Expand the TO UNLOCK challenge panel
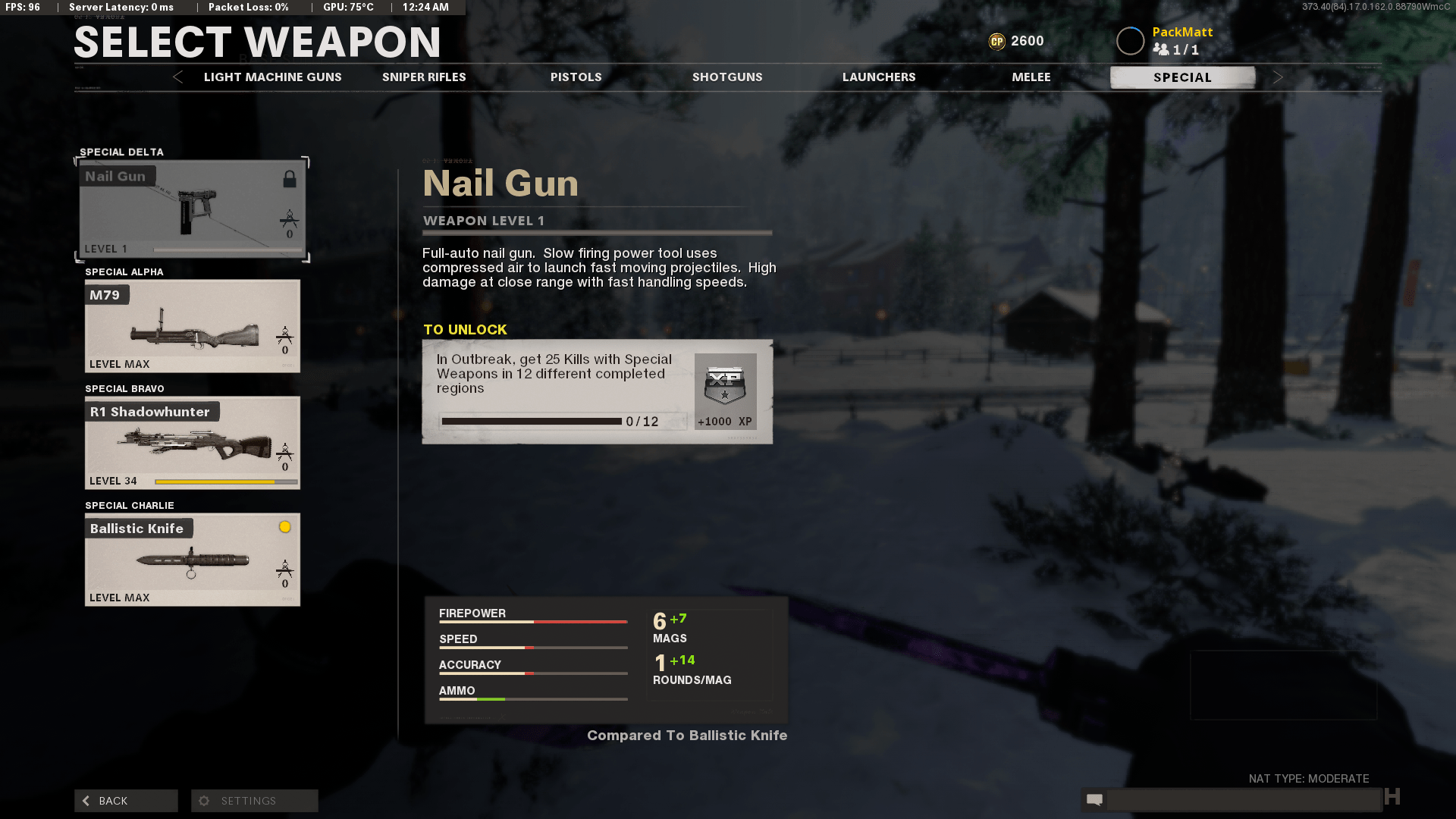Viewport: 1456px width, 819px height. 598,391
